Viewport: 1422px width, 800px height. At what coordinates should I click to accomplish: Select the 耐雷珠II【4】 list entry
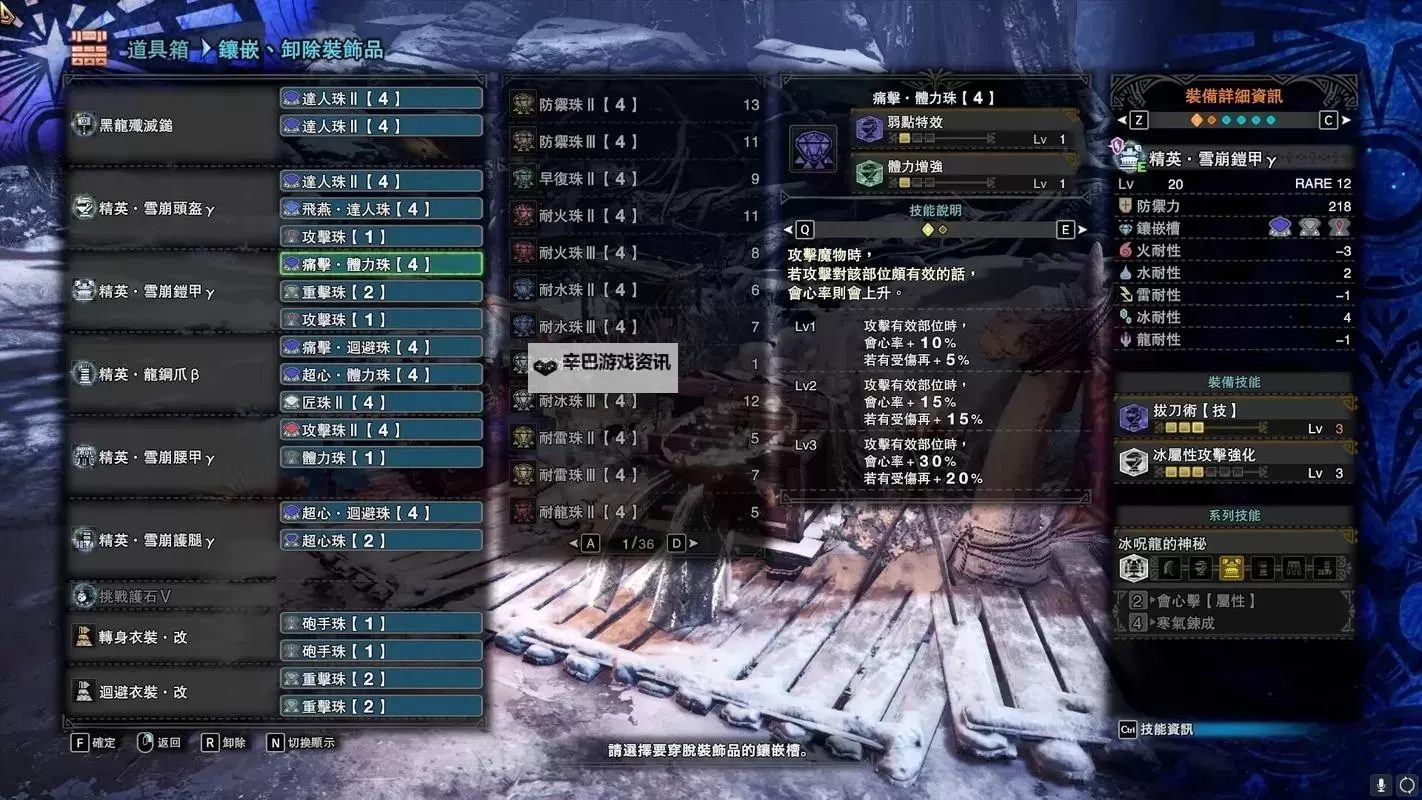coord(634,438)
